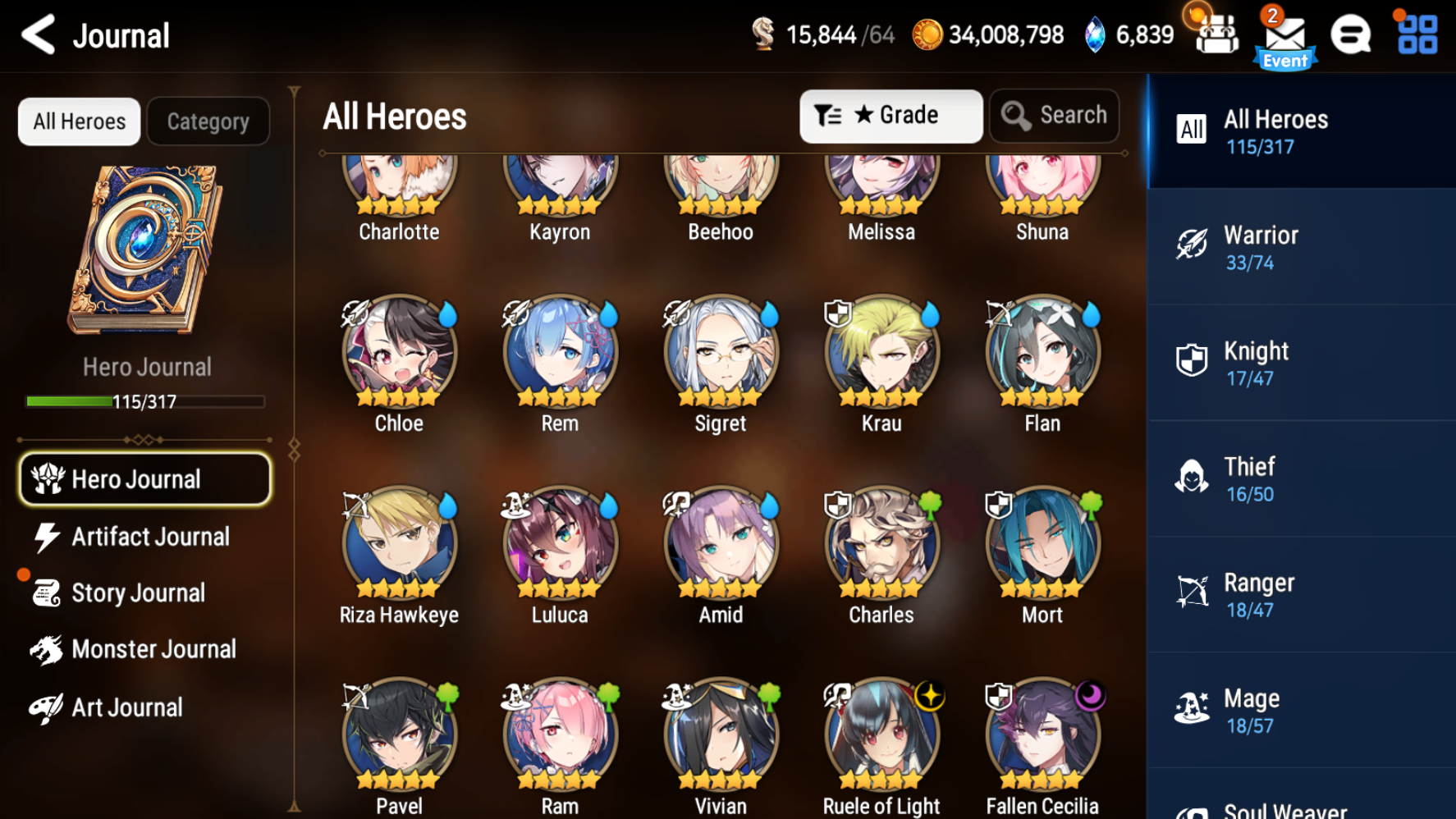This screenshot has height=819, width=1456.
Task: Click the STOVE community icon
Action: tap(1350, 35)
